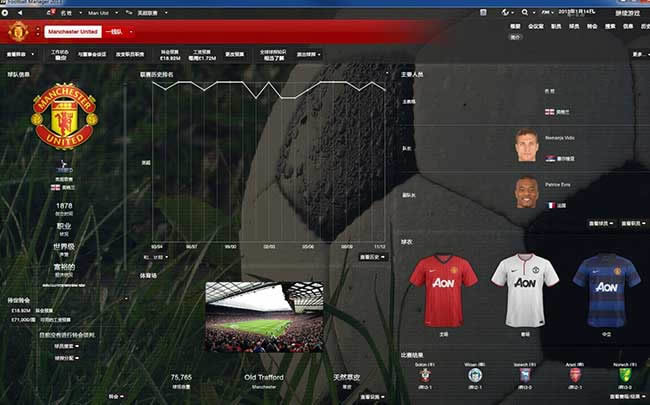Open the view-history dropdown under league graph
This screenshot has height=405, width=650.
tap(372, 257)
